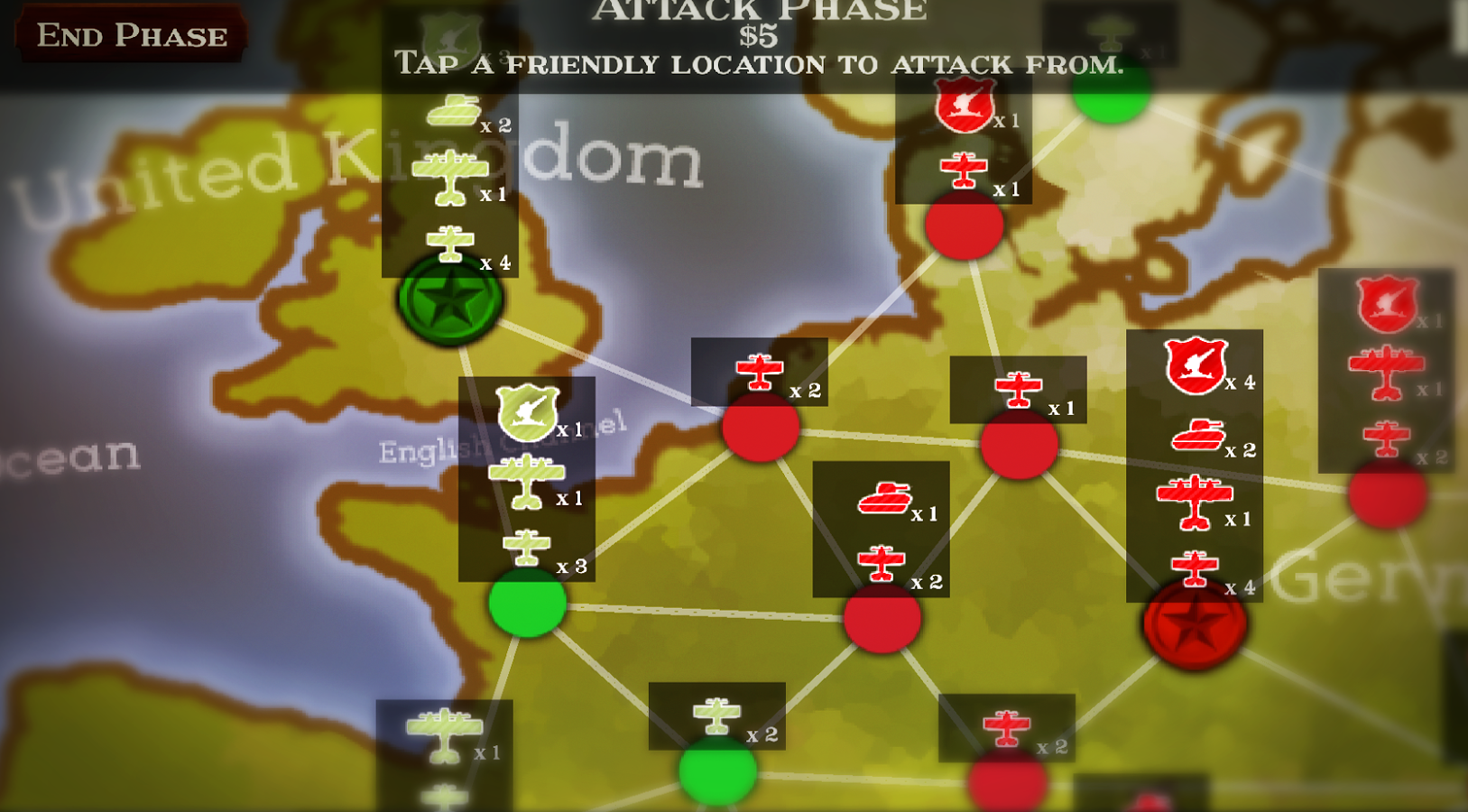
Task: Click the red fighter x2 at bottom center-right
Action: 1004,727
